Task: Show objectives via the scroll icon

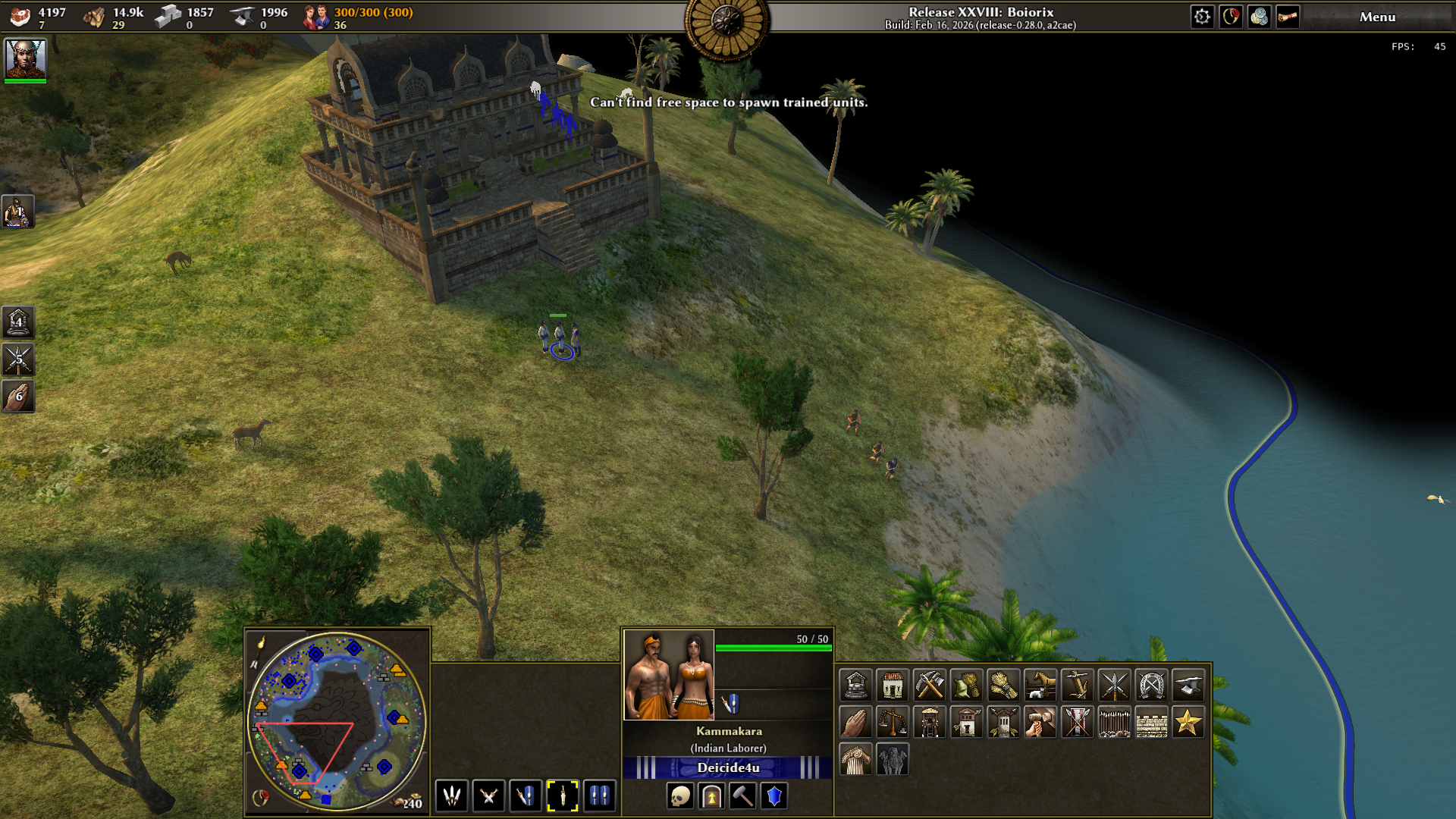Action: click(1288, 17)
